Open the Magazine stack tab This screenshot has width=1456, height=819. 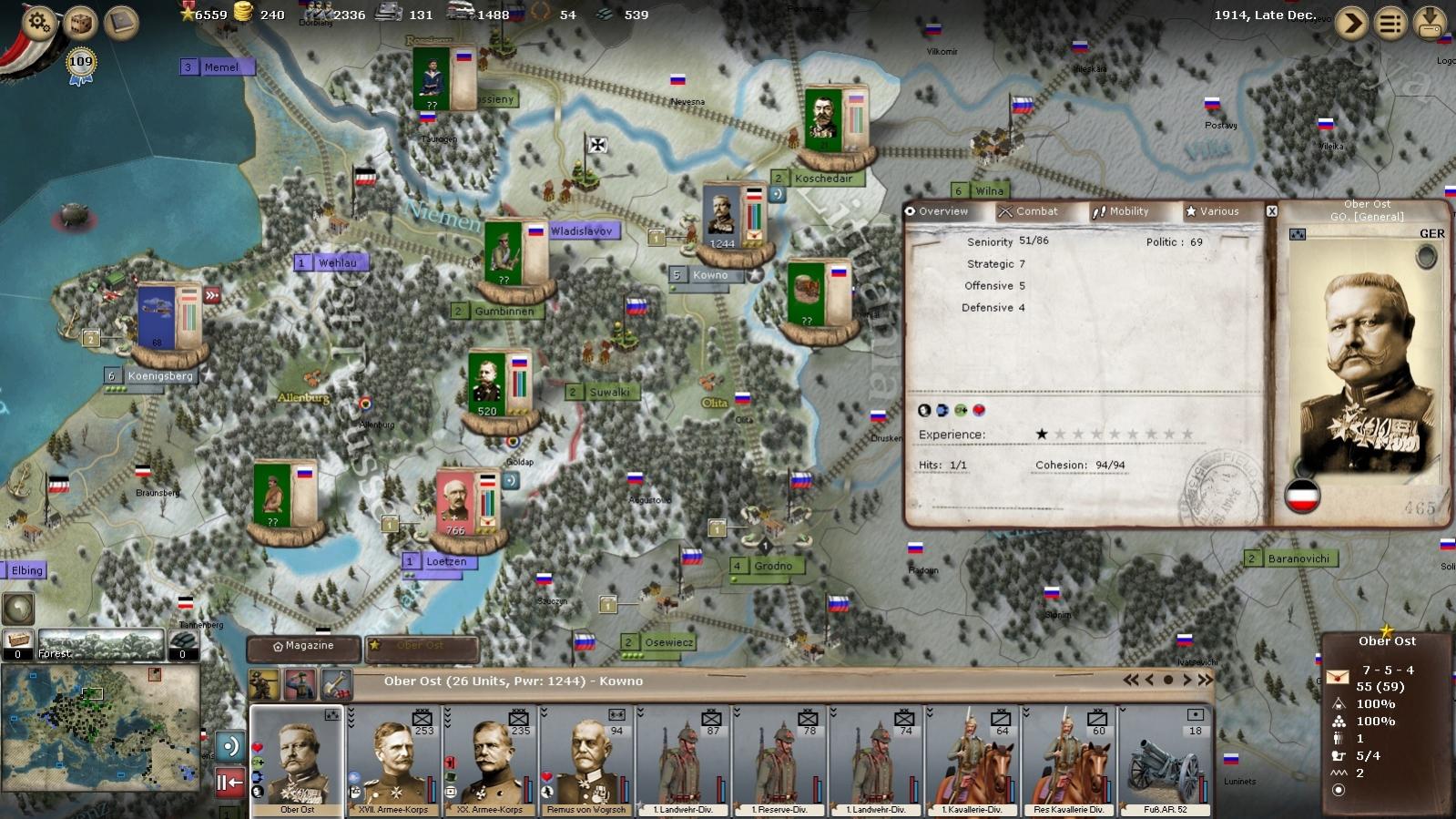tap(304, 646)
